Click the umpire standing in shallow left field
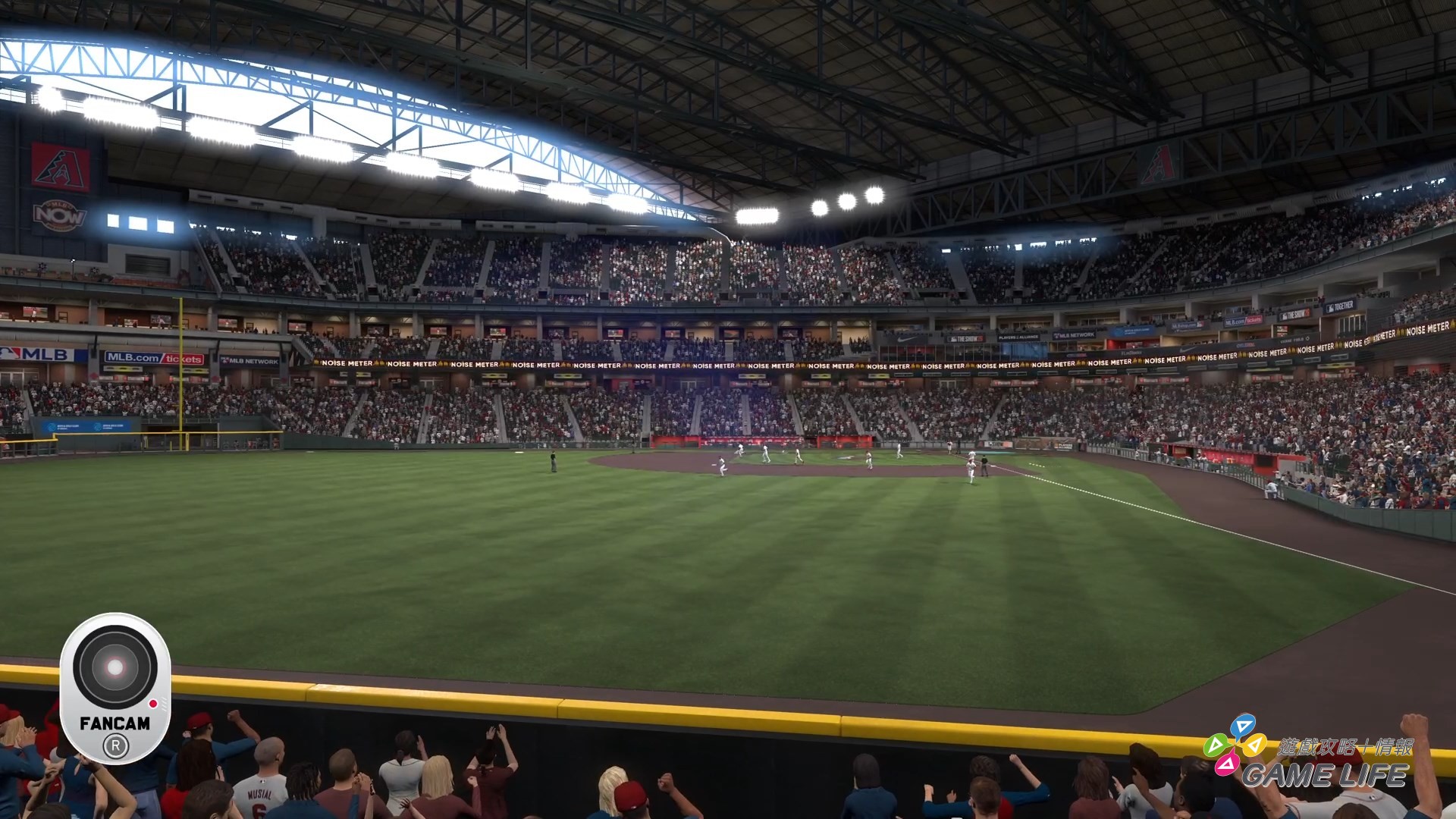This screenshot has height=819, width=1456. click(553, 461)
